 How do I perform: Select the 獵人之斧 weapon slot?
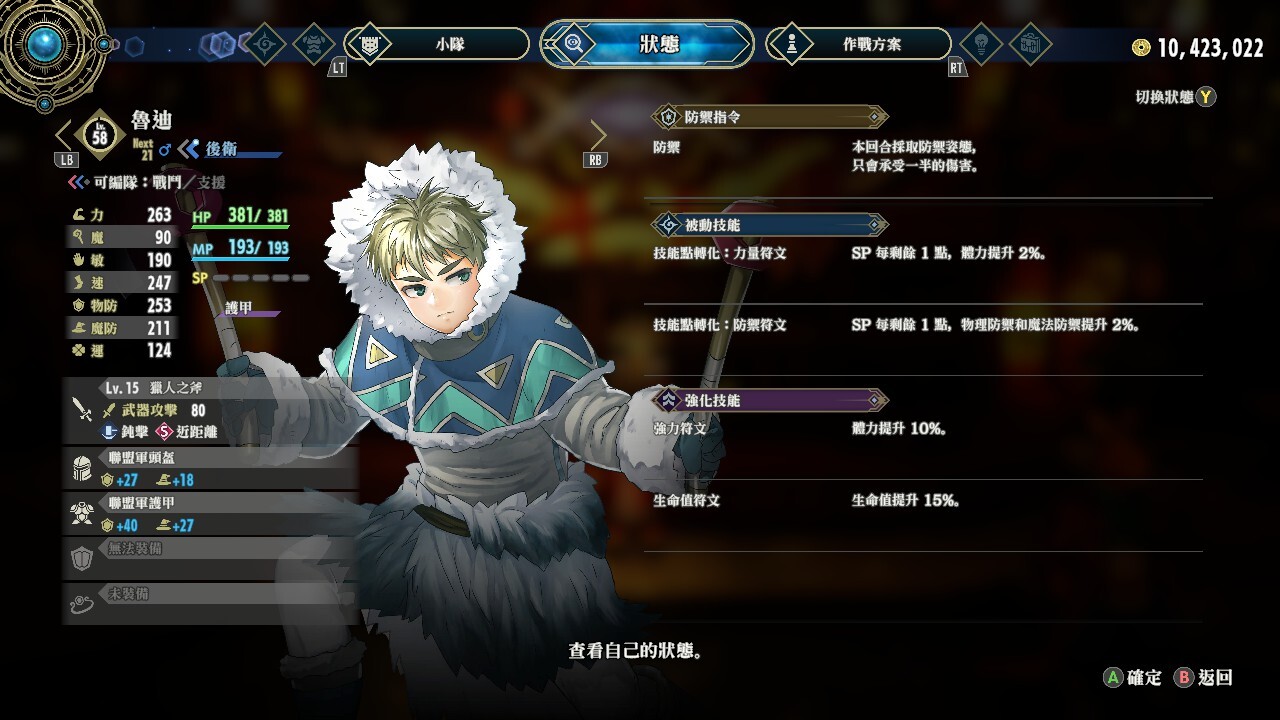pos(210,410)
